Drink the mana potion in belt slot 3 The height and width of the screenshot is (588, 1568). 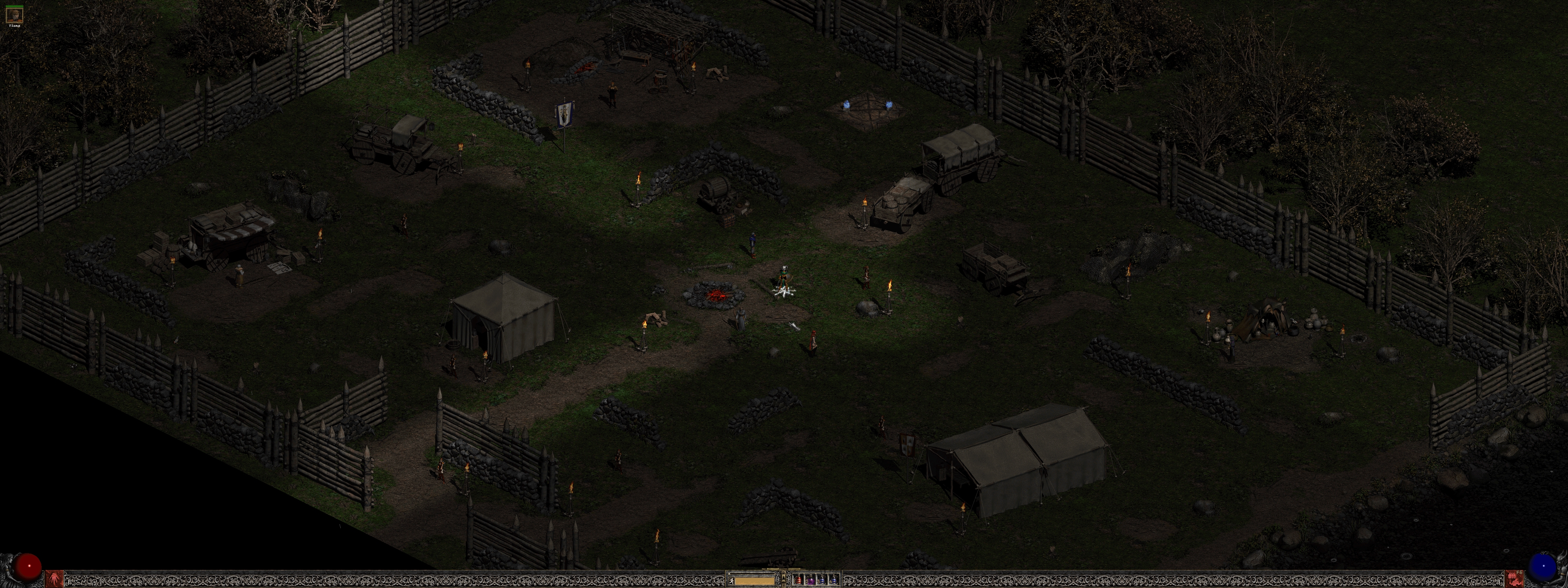tap(822, 580)
